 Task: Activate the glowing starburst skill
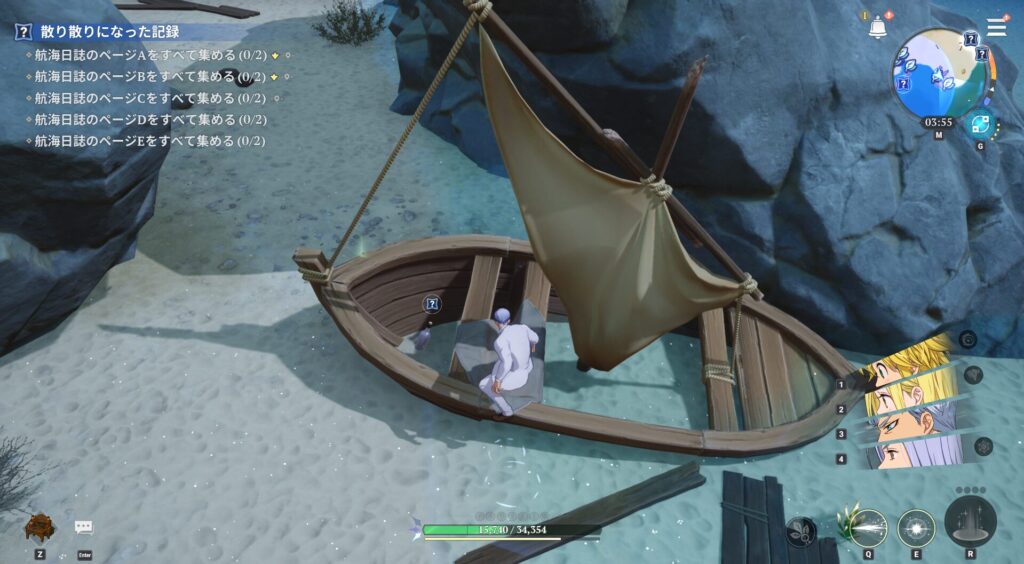[x=916, y=526]
